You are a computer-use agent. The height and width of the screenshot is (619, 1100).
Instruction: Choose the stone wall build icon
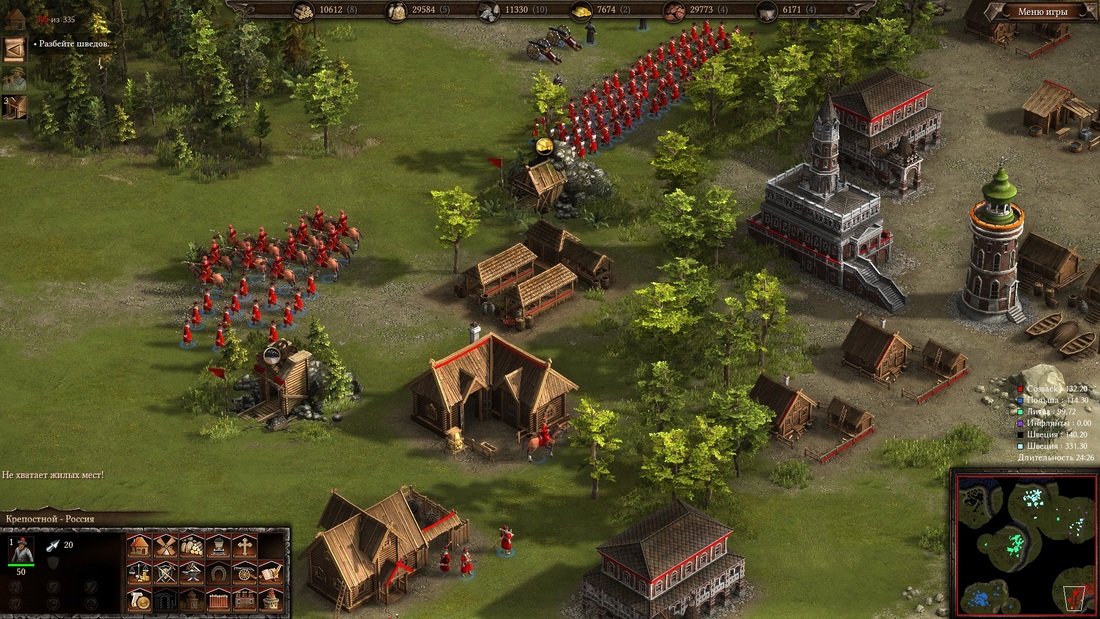(244, 600)
